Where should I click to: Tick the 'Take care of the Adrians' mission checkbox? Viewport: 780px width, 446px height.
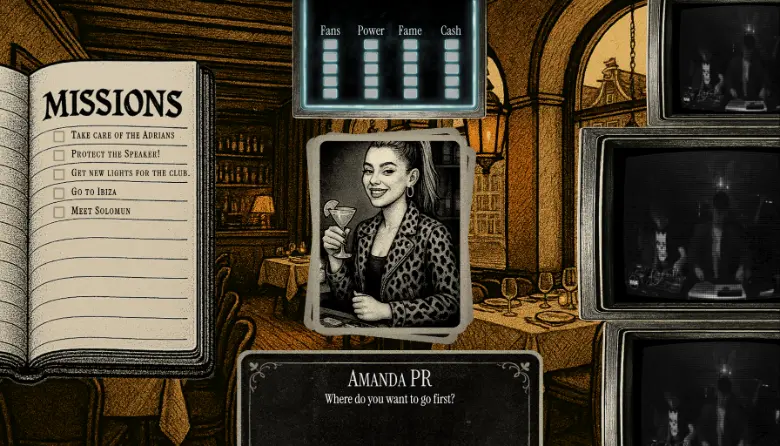pyautogui.click(x=59, y=135)
